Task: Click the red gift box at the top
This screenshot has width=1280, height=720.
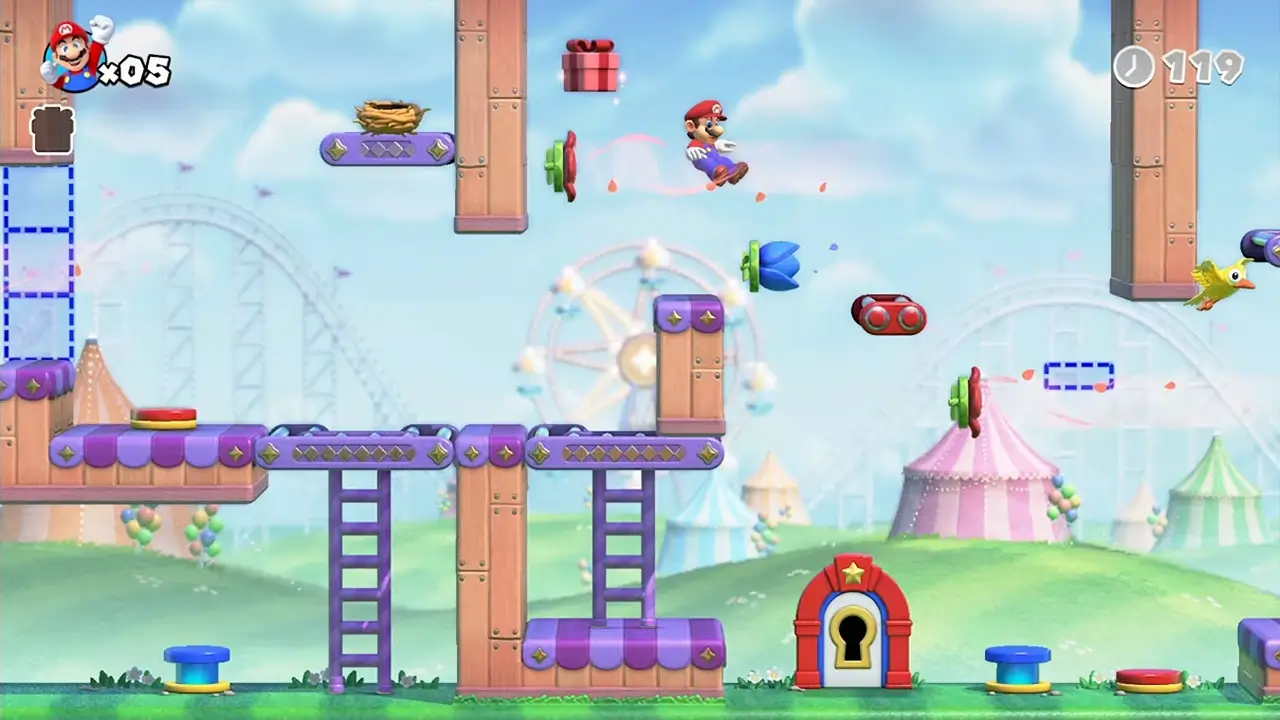Action: (x=592, y=66)
